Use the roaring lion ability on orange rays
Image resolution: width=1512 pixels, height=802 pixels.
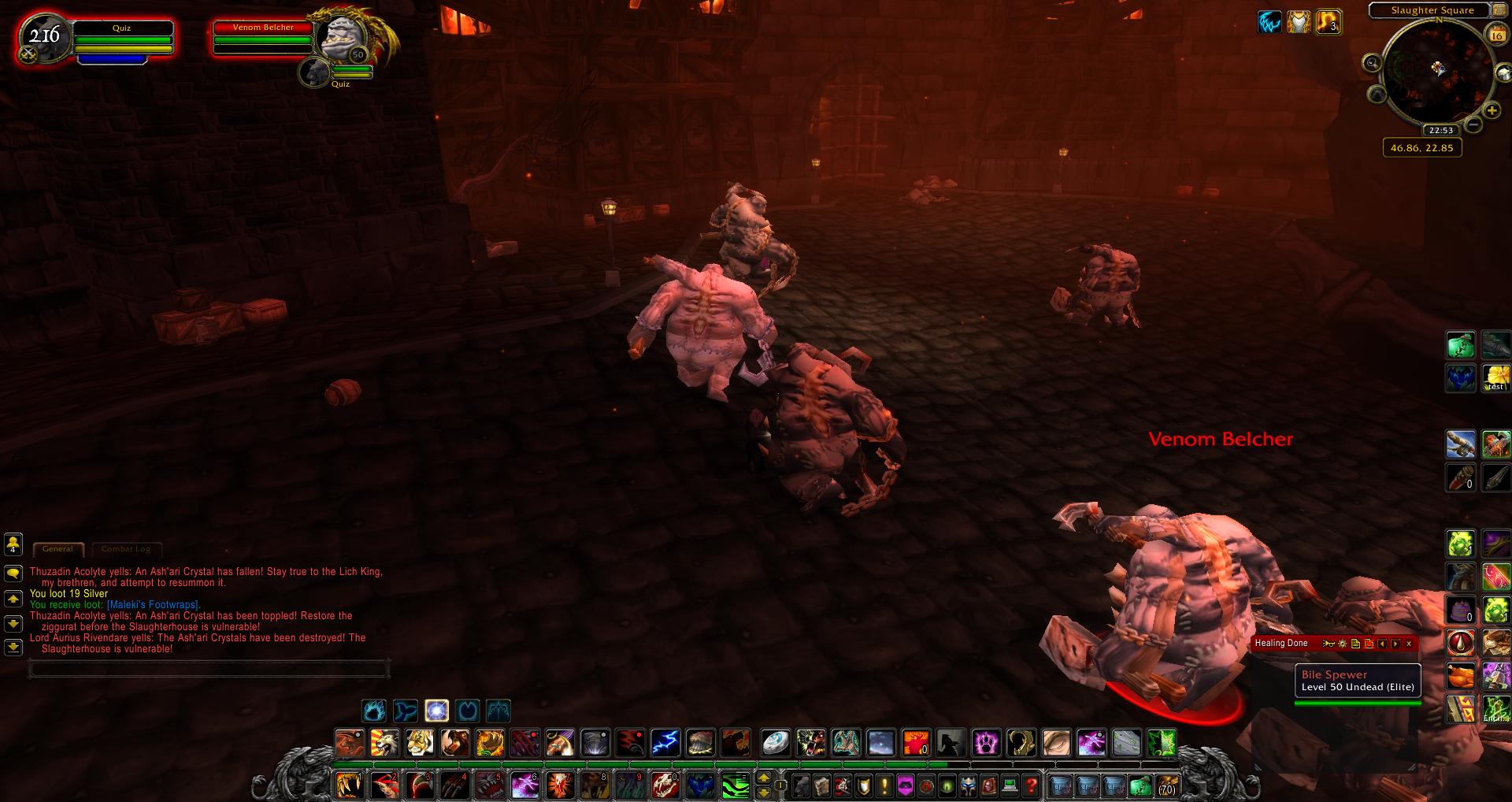click(384, 742)
